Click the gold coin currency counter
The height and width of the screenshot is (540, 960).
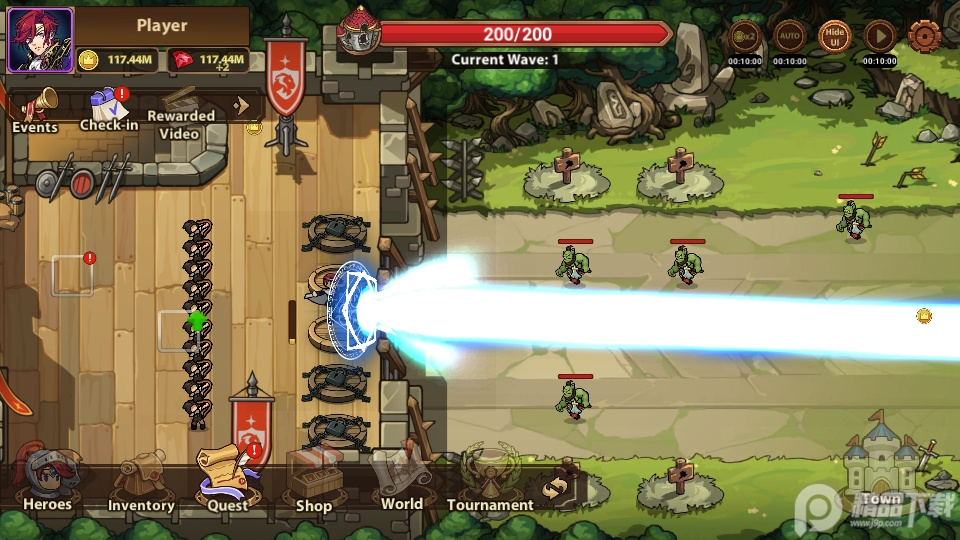pyautogui.click(x=117, y=59)
